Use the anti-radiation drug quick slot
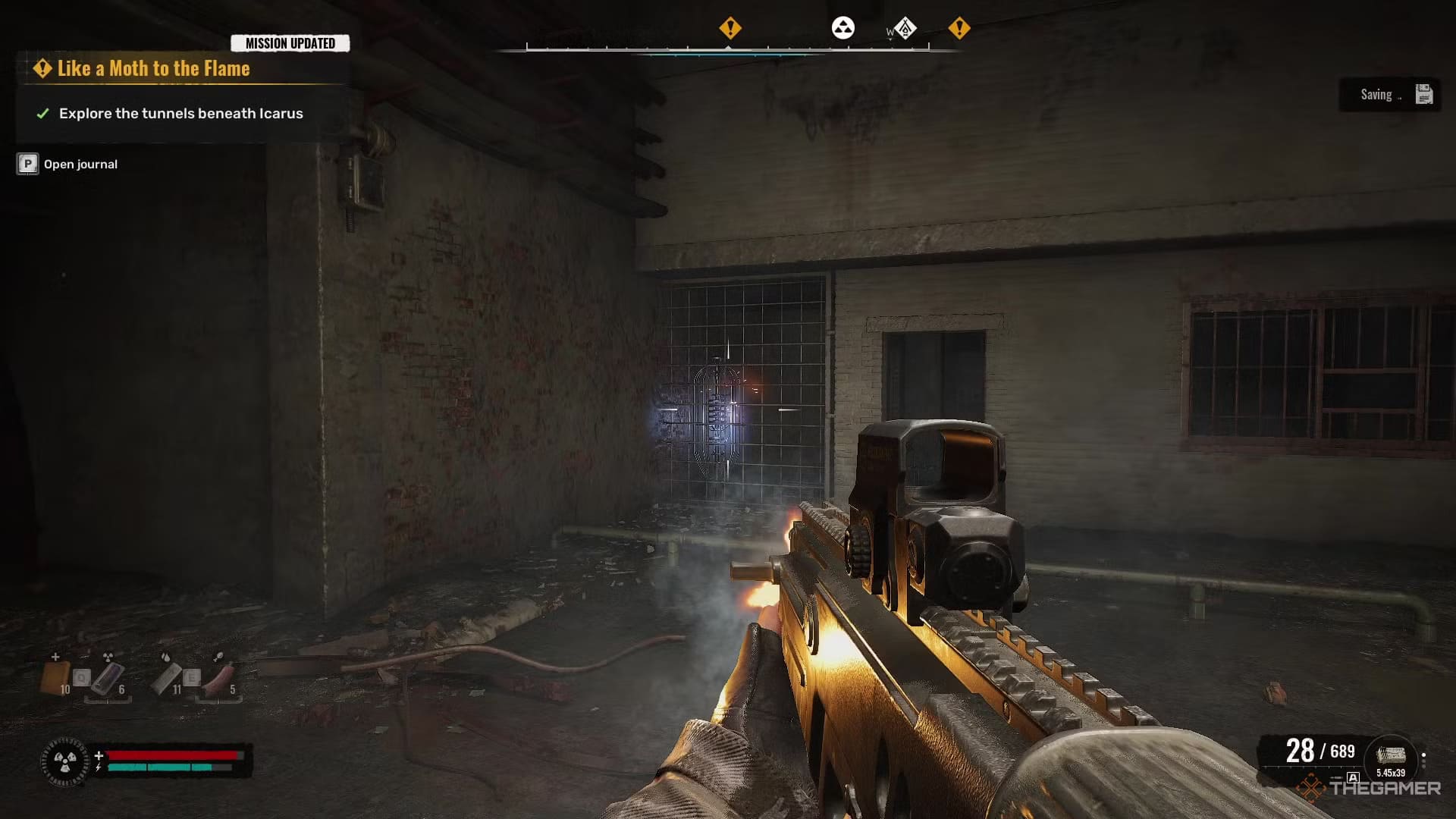This screenshot has height=819, width=1456. [108, 677]
